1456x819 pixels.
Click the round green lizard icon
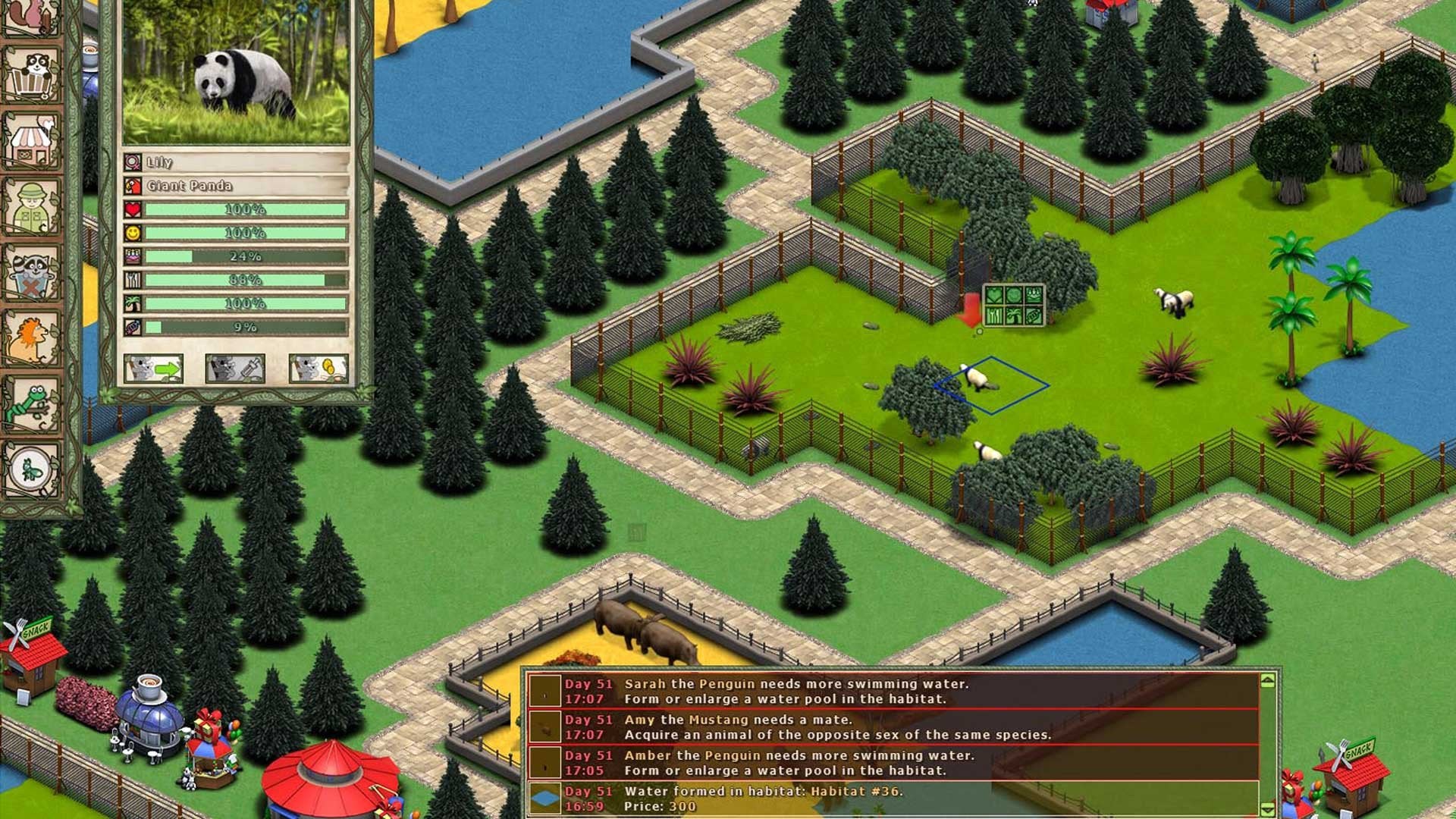32,470
